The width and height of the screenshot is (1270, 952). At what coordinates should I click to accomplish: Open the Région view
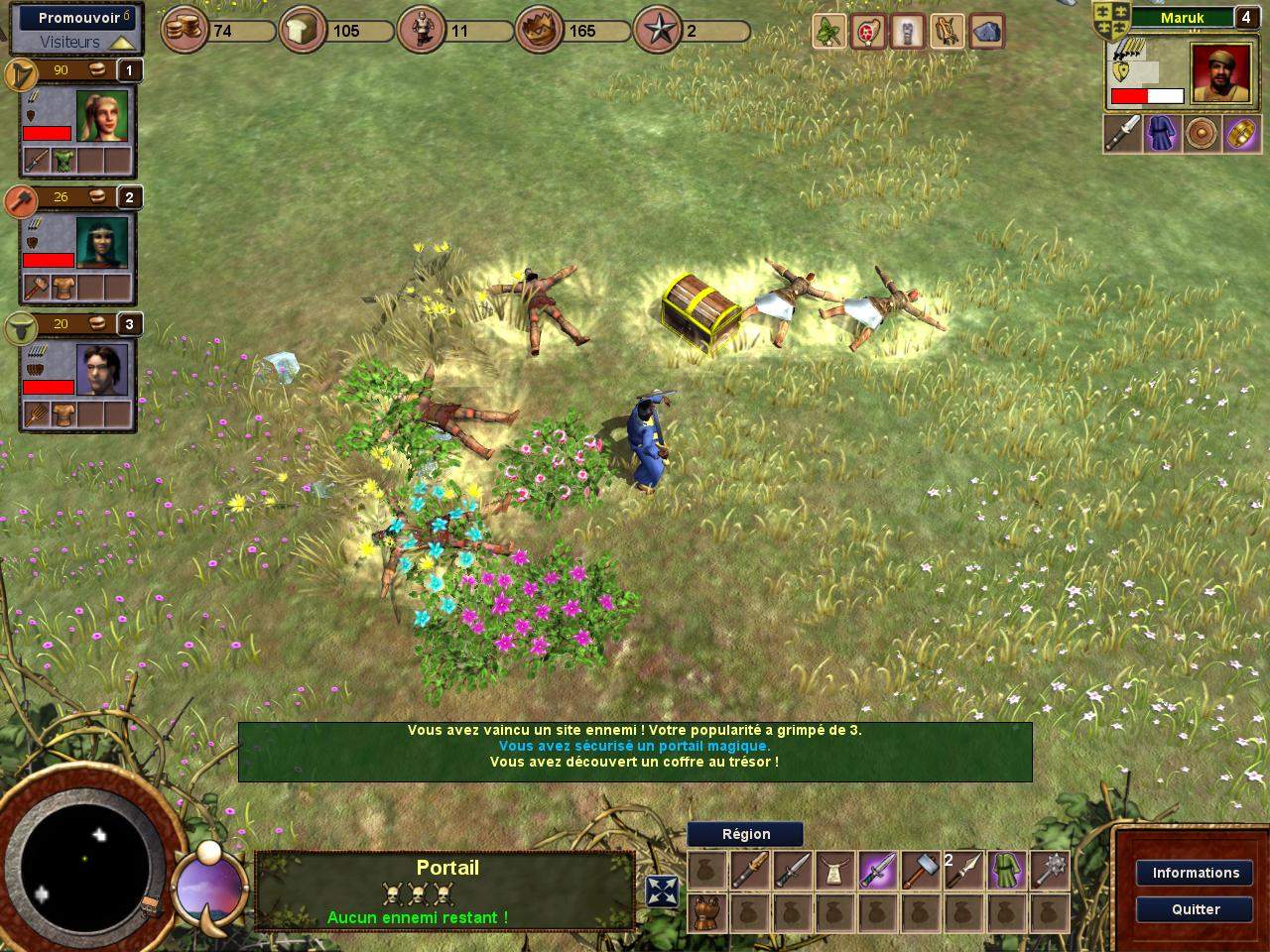point(745,834)
